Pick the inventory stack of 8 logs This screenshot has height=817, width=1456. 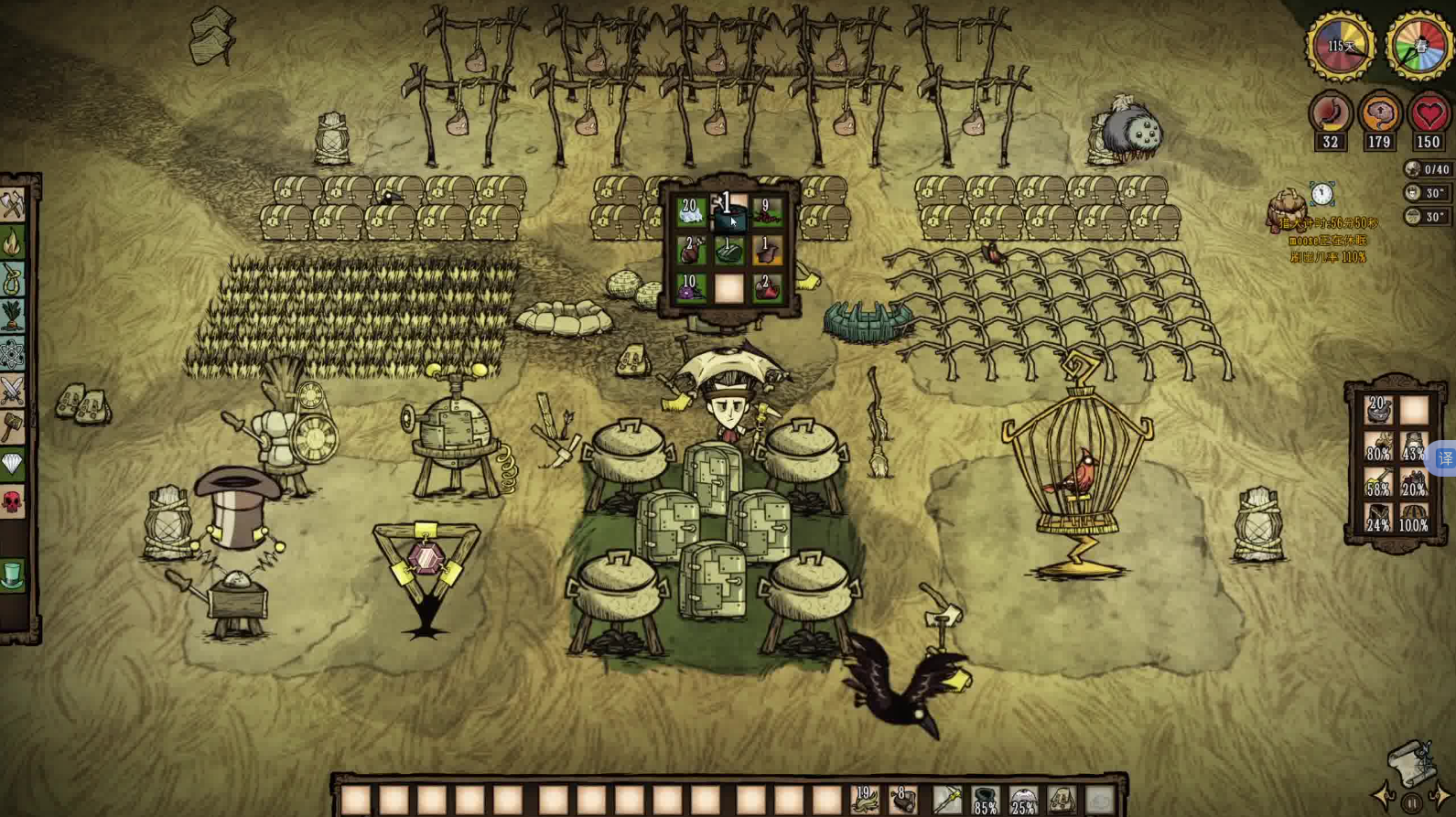[x=903, y=801]
